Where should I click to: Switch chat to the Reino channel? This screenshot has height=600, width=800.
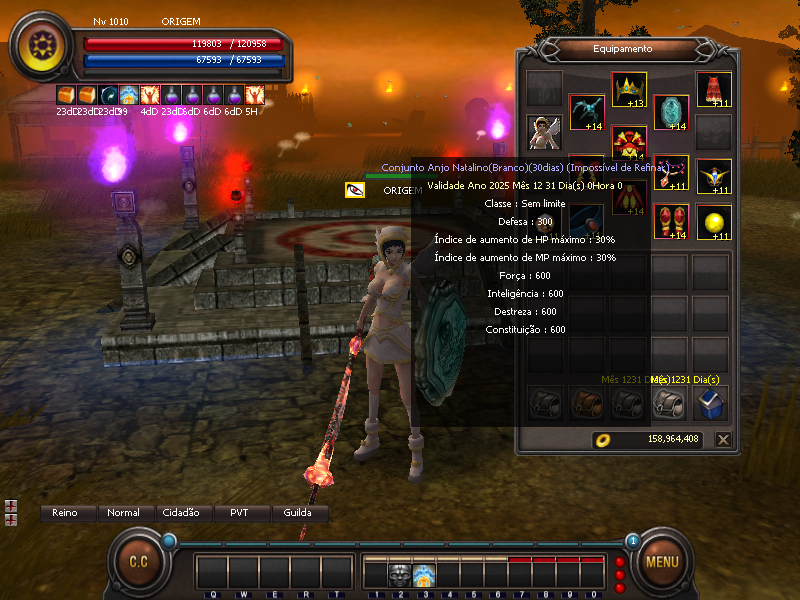tap(65, 513)
